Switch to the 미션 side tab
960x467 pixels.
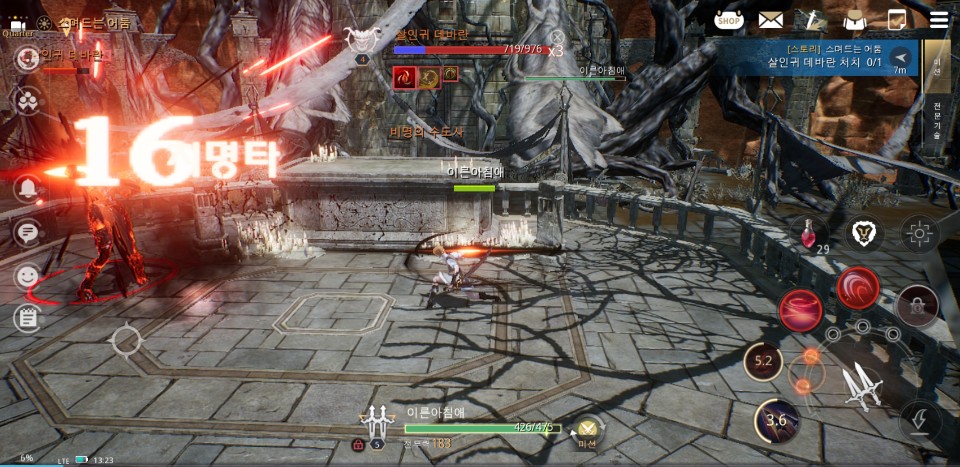click(x=937, y=66)
